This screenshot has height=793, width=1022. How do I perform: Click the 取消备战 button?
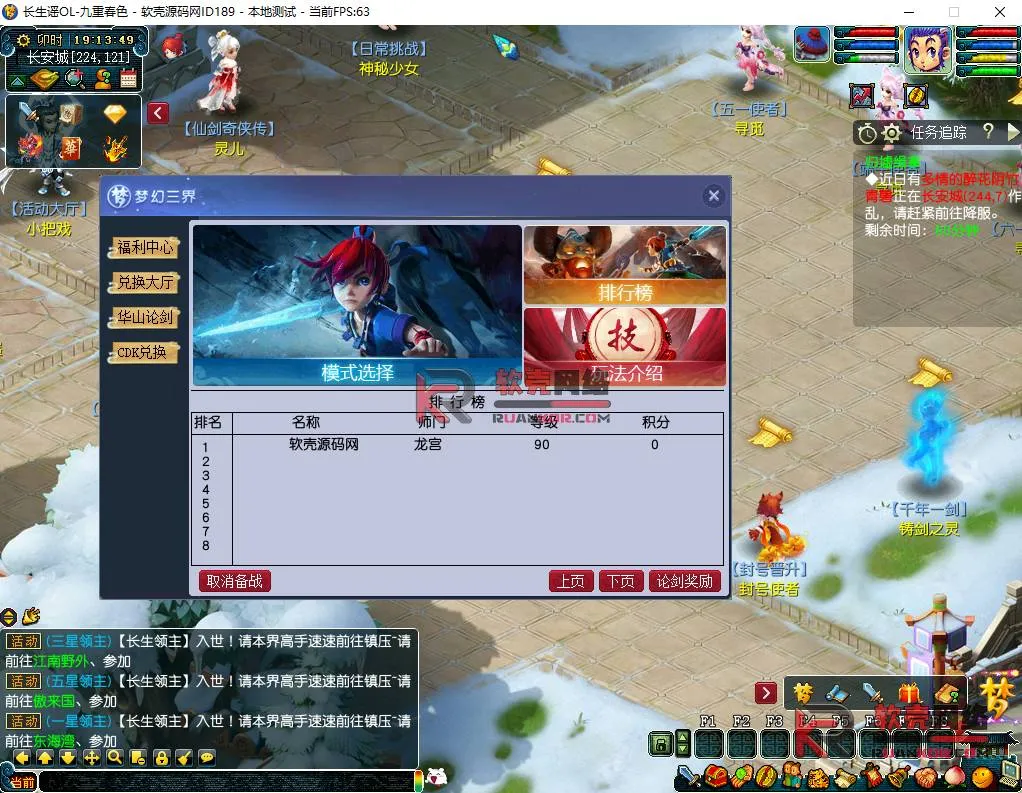coord(234,581)
